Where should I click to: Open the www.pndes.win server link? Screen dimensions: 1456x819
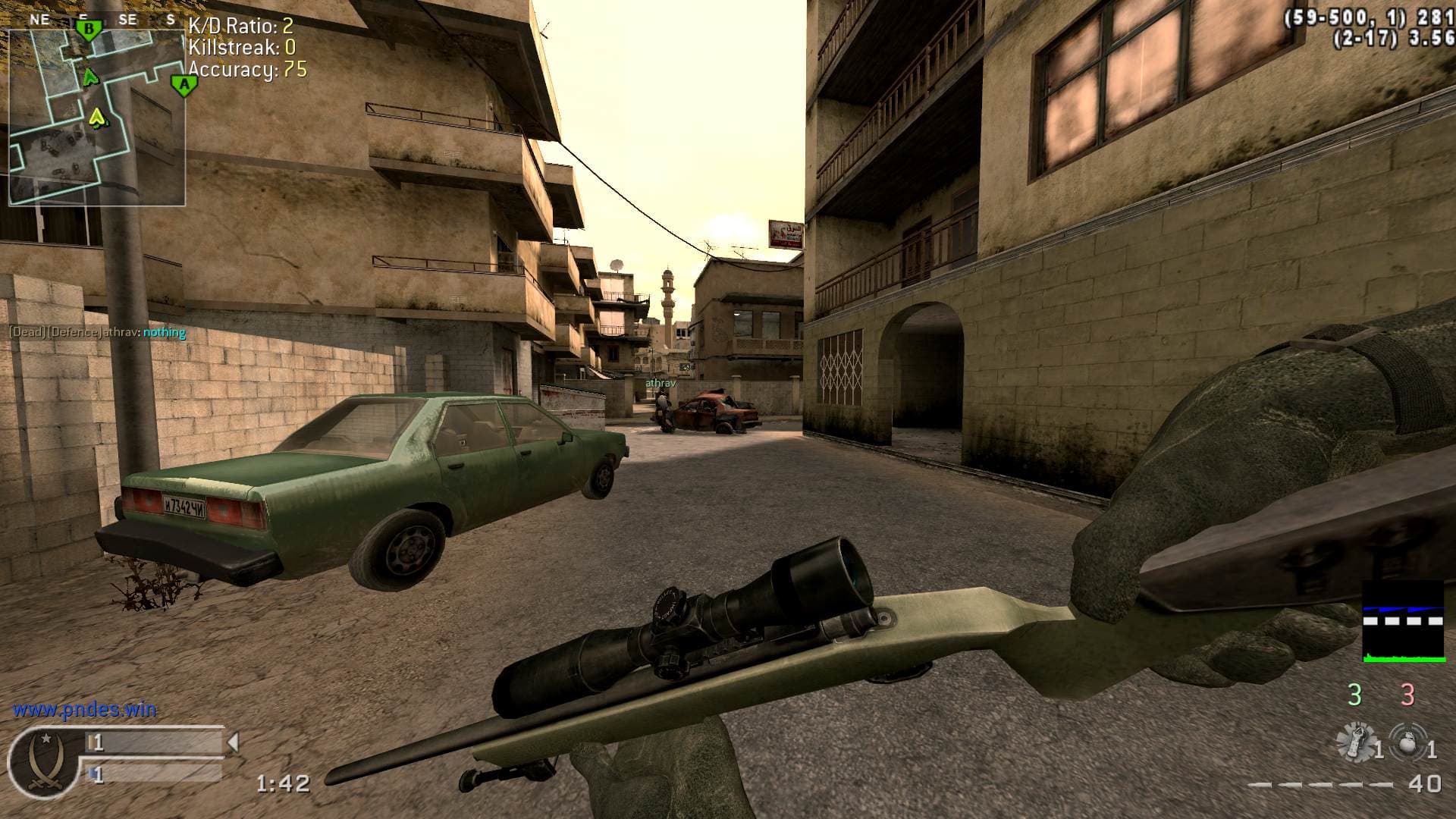click(x=84, y=710)
